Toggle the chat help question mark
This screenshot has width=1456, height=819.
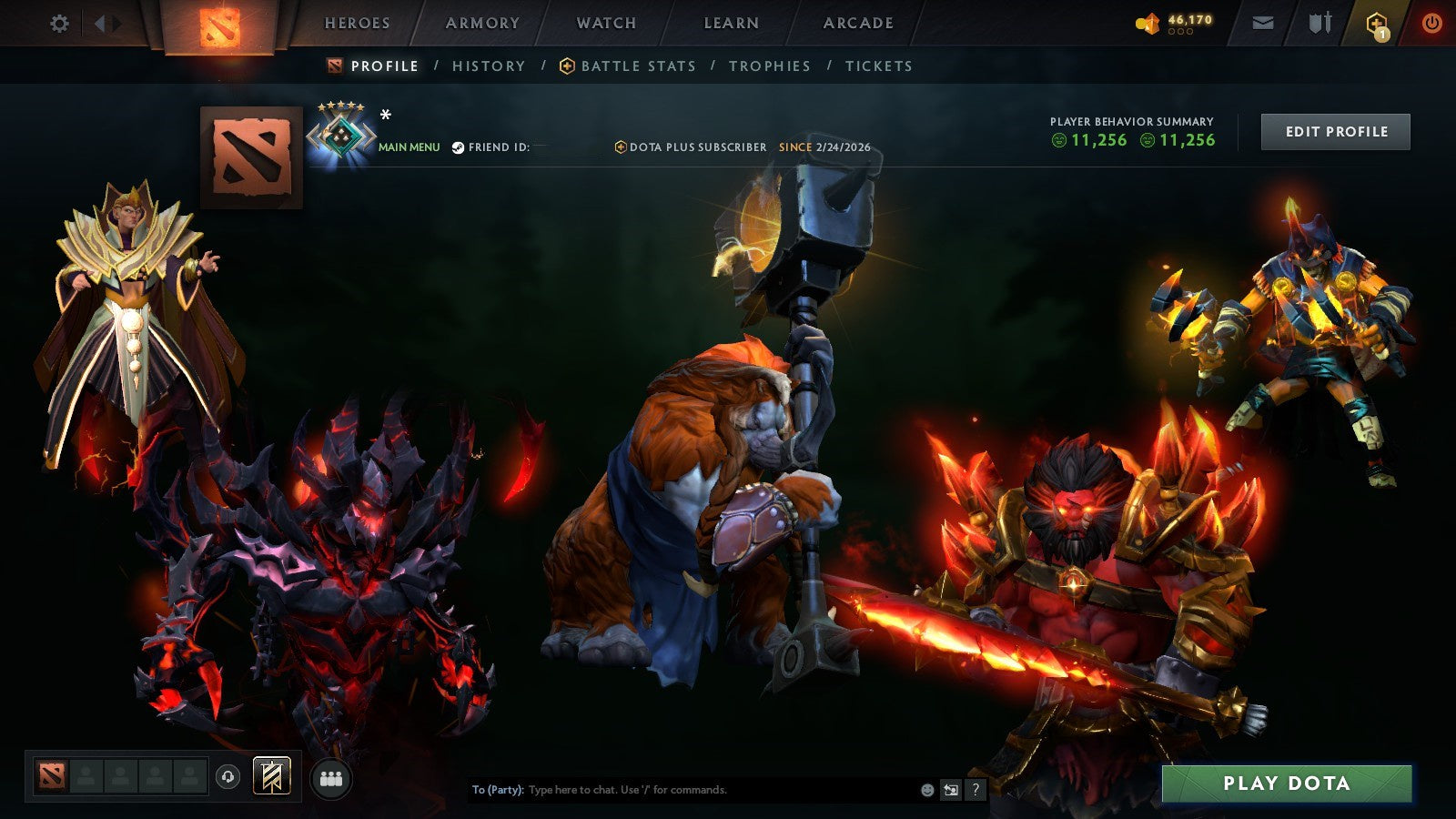click(x=977, y=790)
